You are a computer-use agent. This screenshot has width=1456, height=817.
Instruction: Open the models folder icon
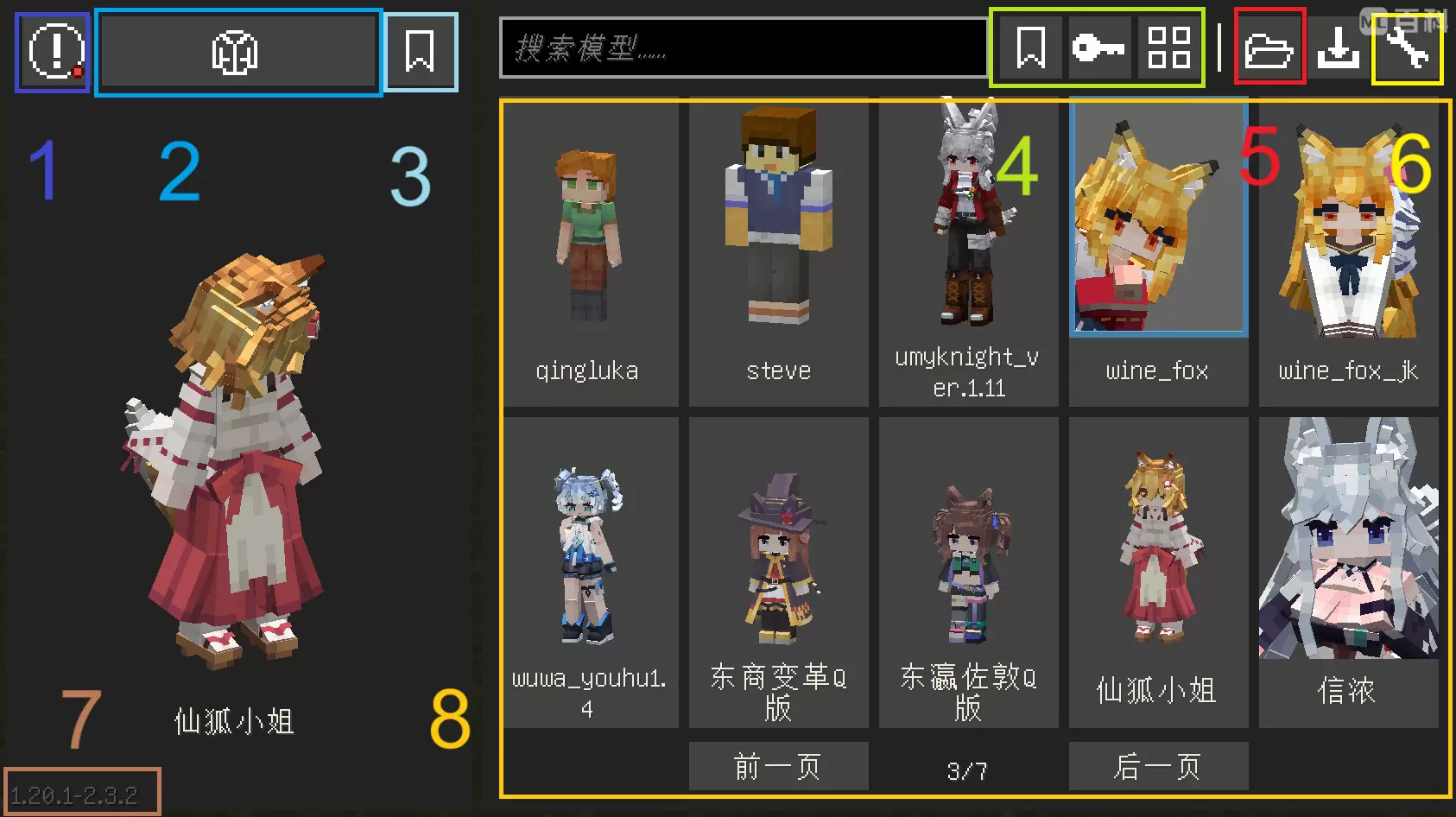tap(1269, 47)
